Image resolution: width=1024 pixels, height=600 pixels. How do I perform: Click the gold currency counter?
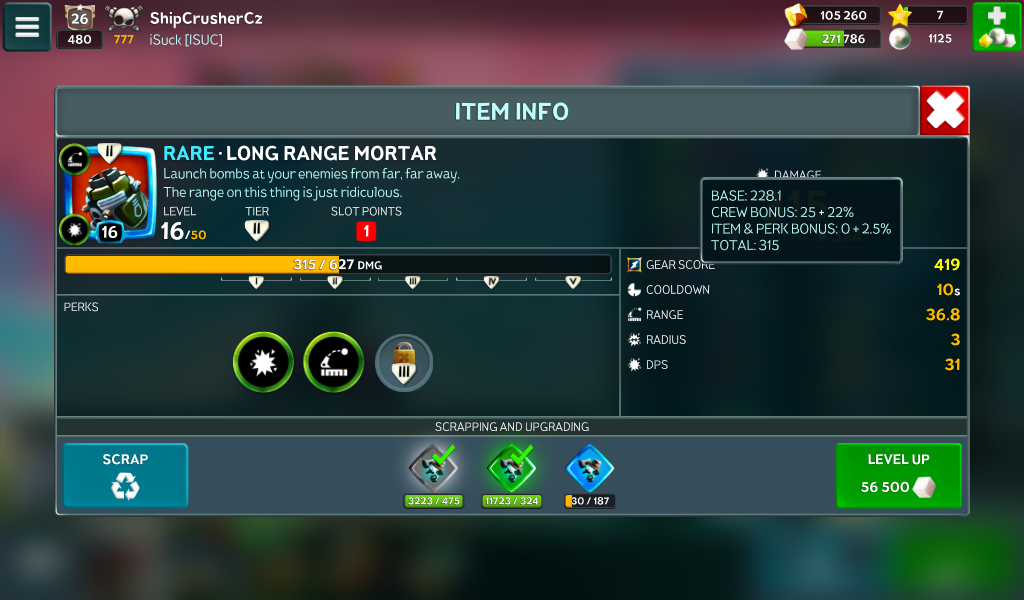tap(830, 15)
